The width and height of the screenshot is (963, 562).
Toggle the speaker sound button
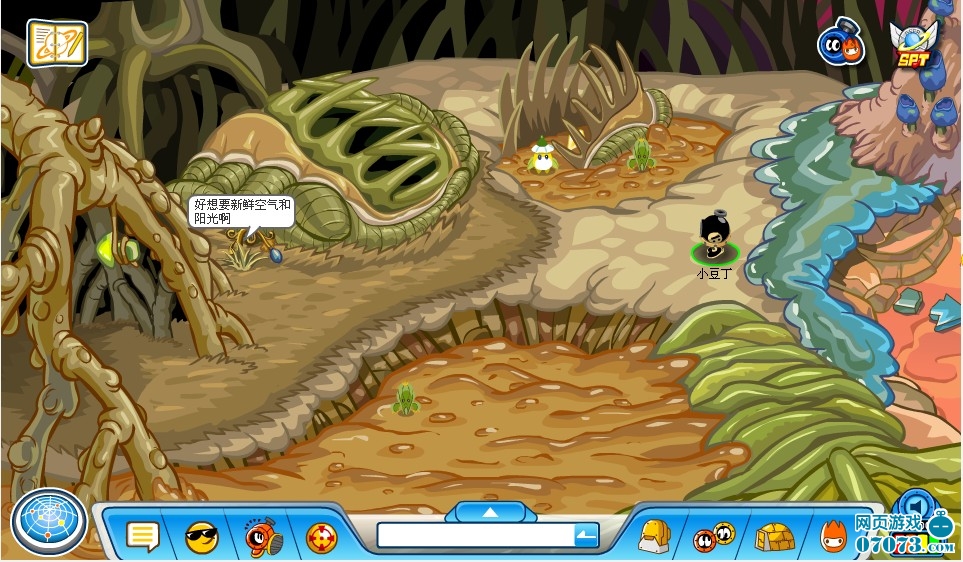click(914, 504)
